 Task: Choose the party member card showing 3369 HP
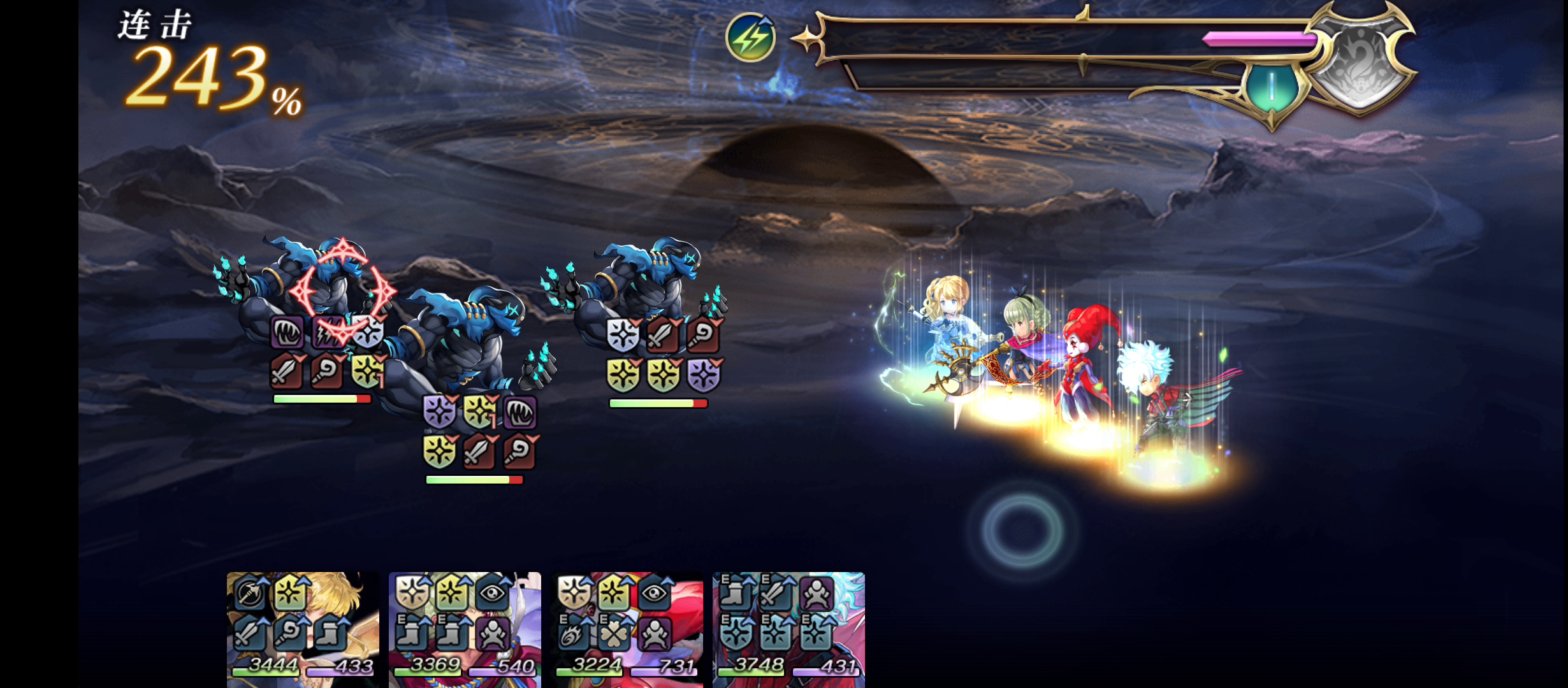(465, 629)
